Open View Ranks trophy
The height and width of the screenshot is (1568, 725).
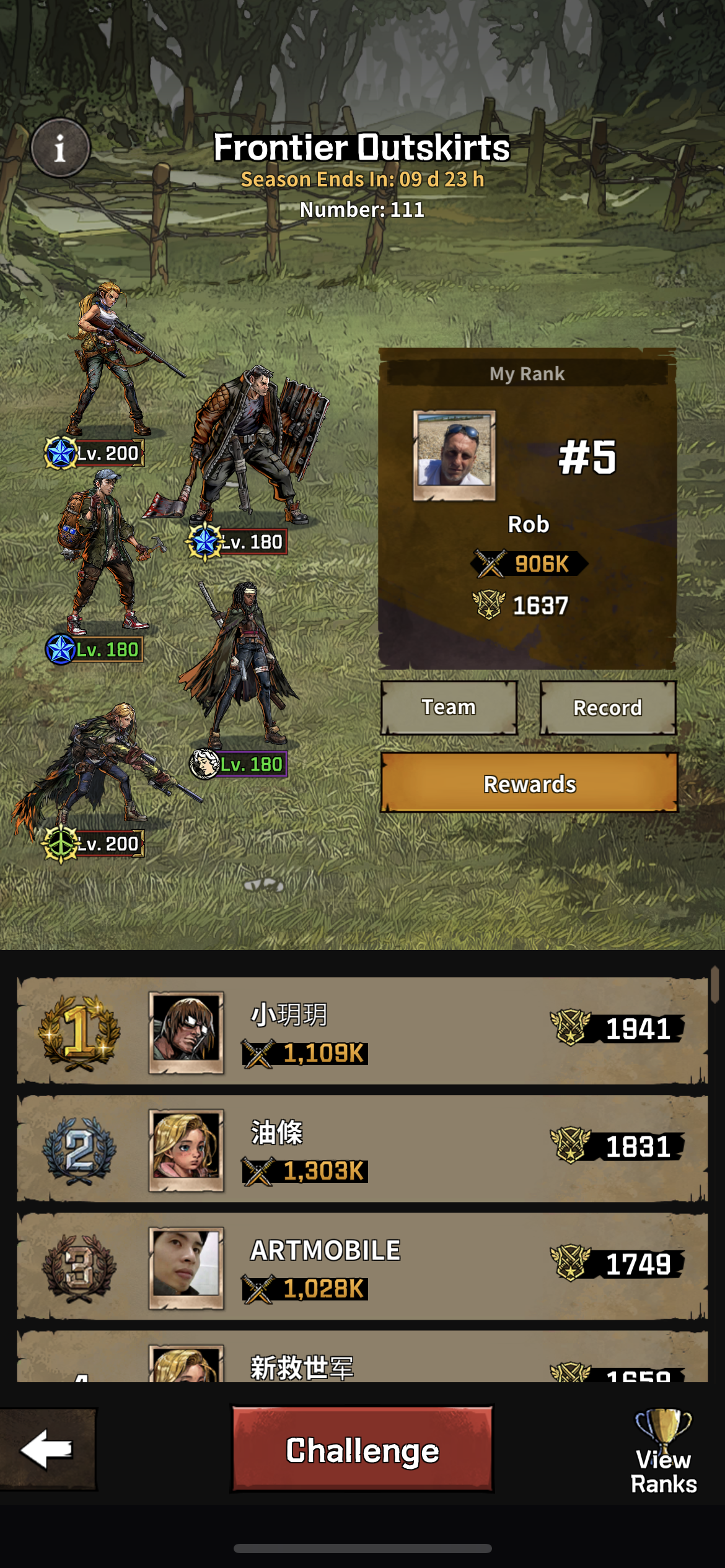click(663, 1450)
